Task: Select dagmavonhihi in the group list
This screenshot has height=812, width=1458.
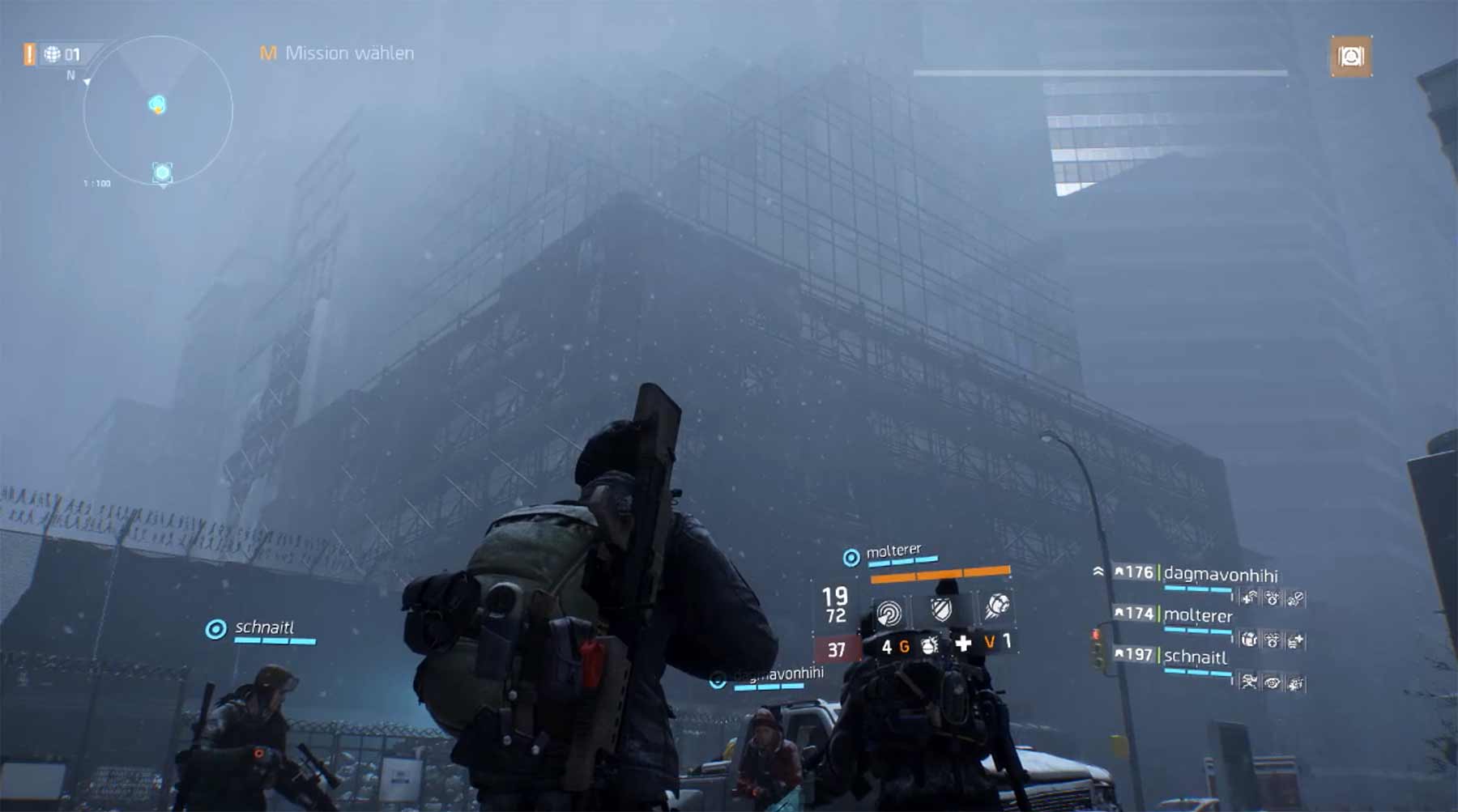Action: (1220, 575)
